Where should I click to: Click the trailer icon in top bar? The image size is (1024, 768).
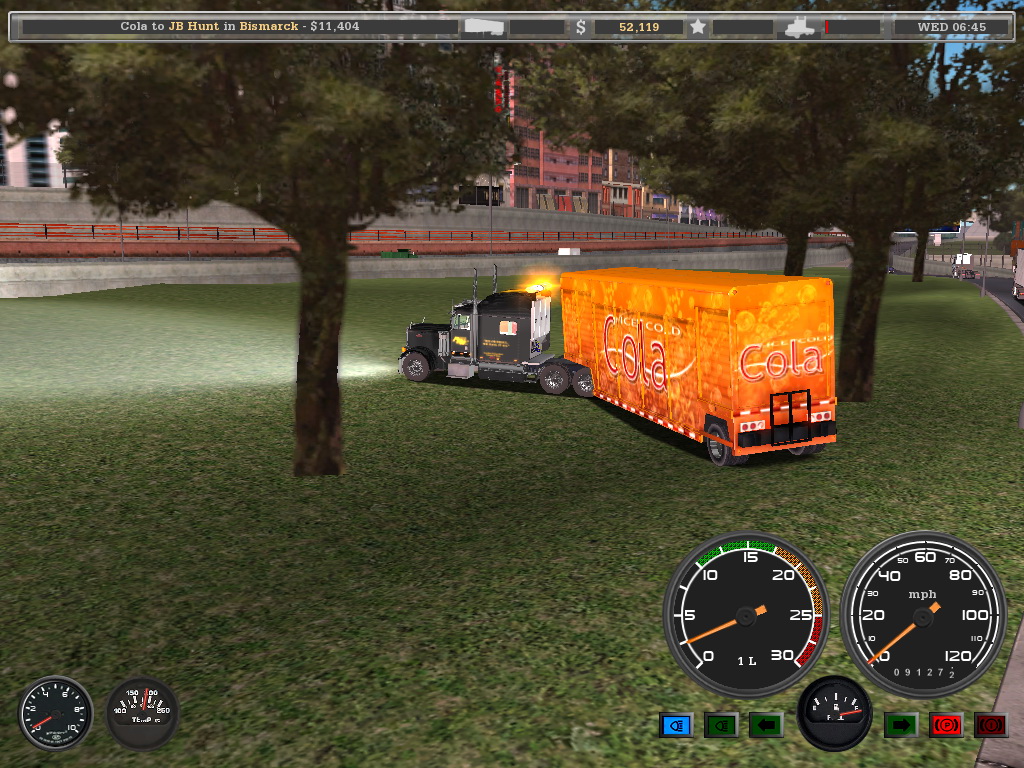point(484,27)
